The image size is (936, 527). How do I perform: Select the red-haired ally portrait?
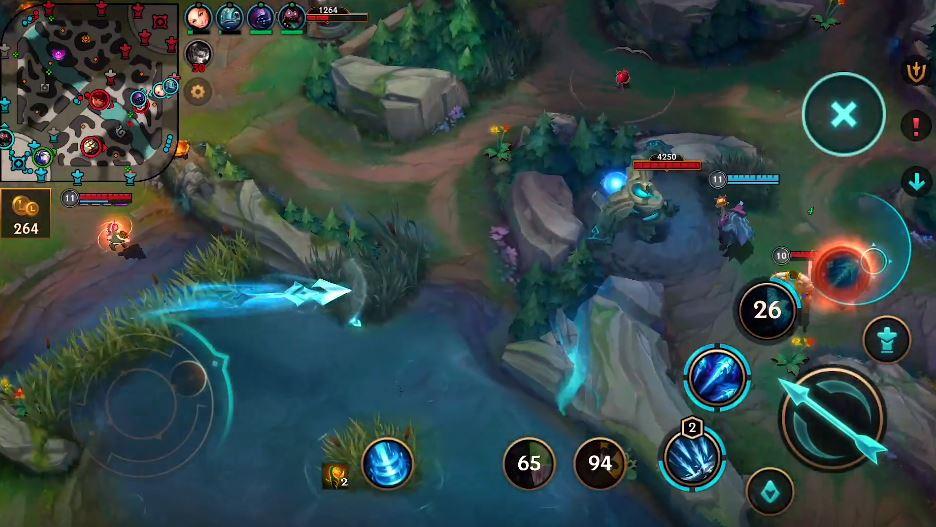[x=197, y=16]
